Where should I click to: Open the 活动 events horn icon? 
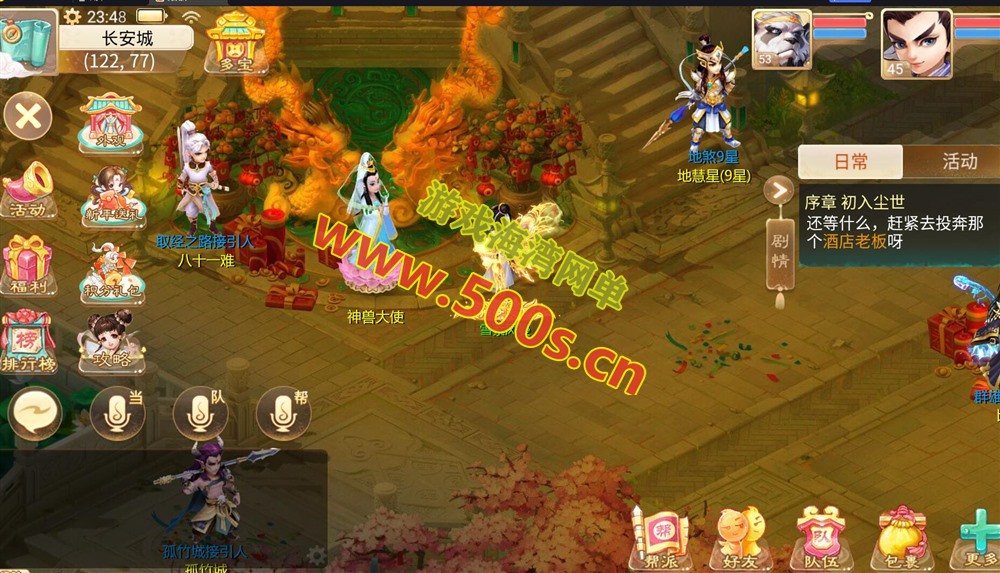[x=28, y=191]
